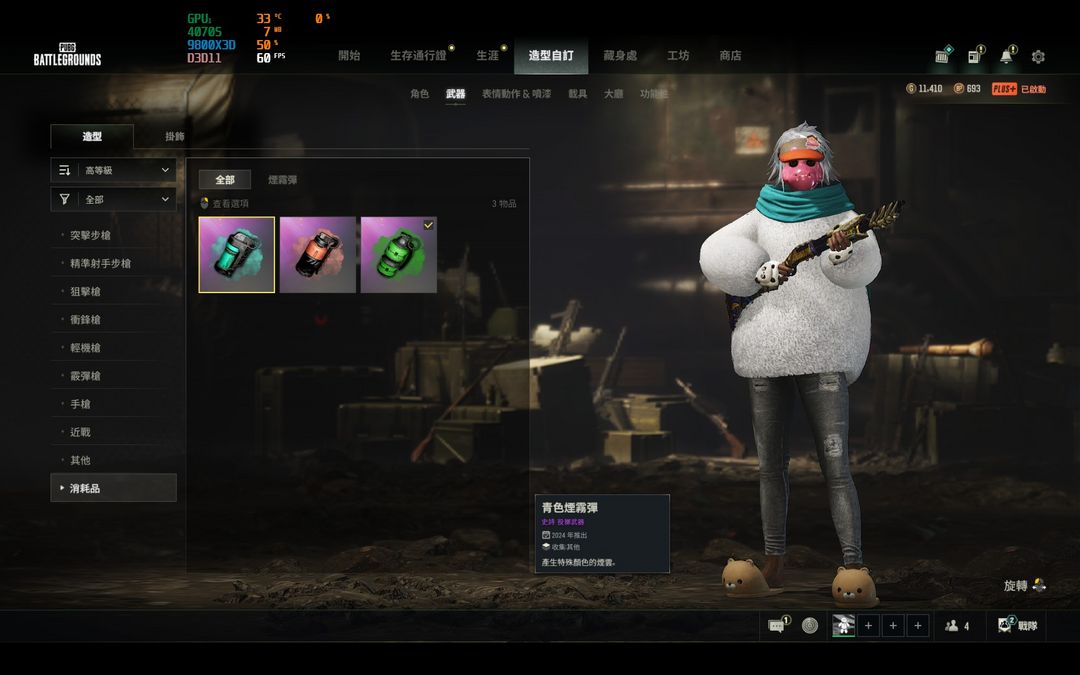
Task: Open the 藏身處 Hideout menu
Action: 620,56
